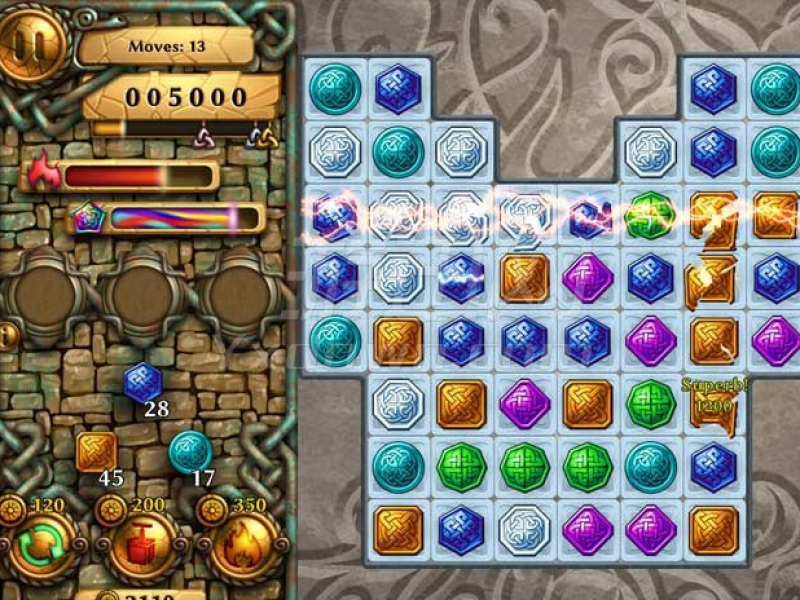Screen dimensions: 800x600
Task: Select the green gem struck by lightning
Action: point(650,212)
